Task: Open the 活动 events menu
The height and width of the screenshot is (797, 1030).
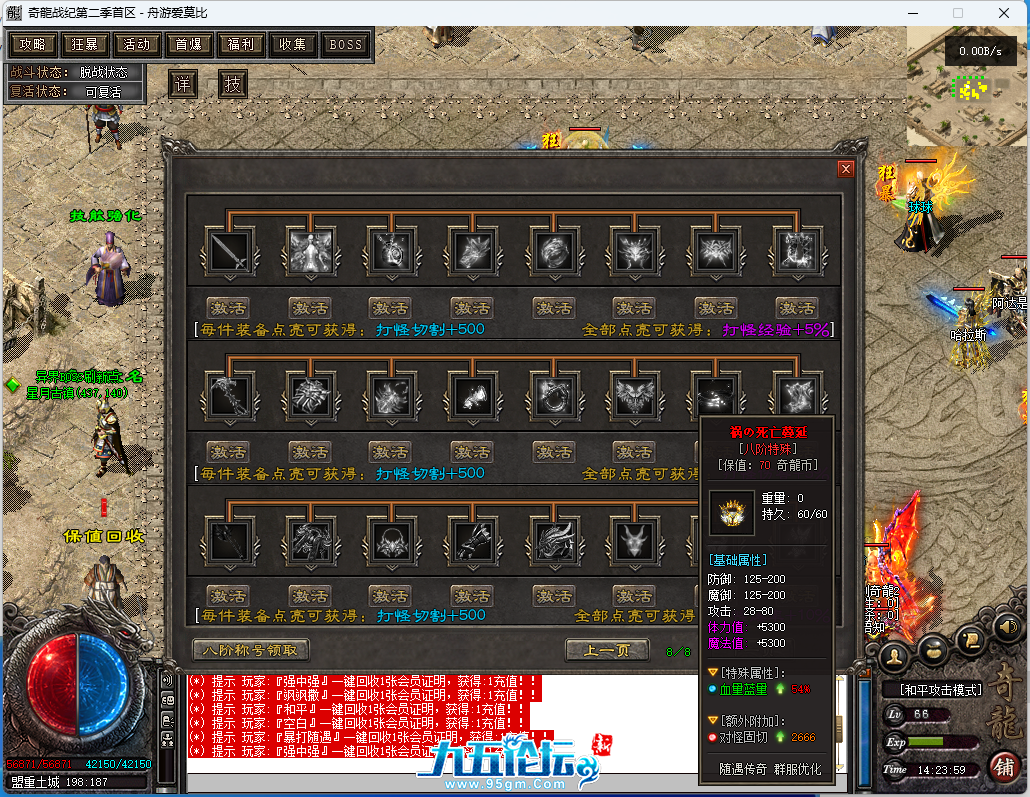Action: [138, 44]
